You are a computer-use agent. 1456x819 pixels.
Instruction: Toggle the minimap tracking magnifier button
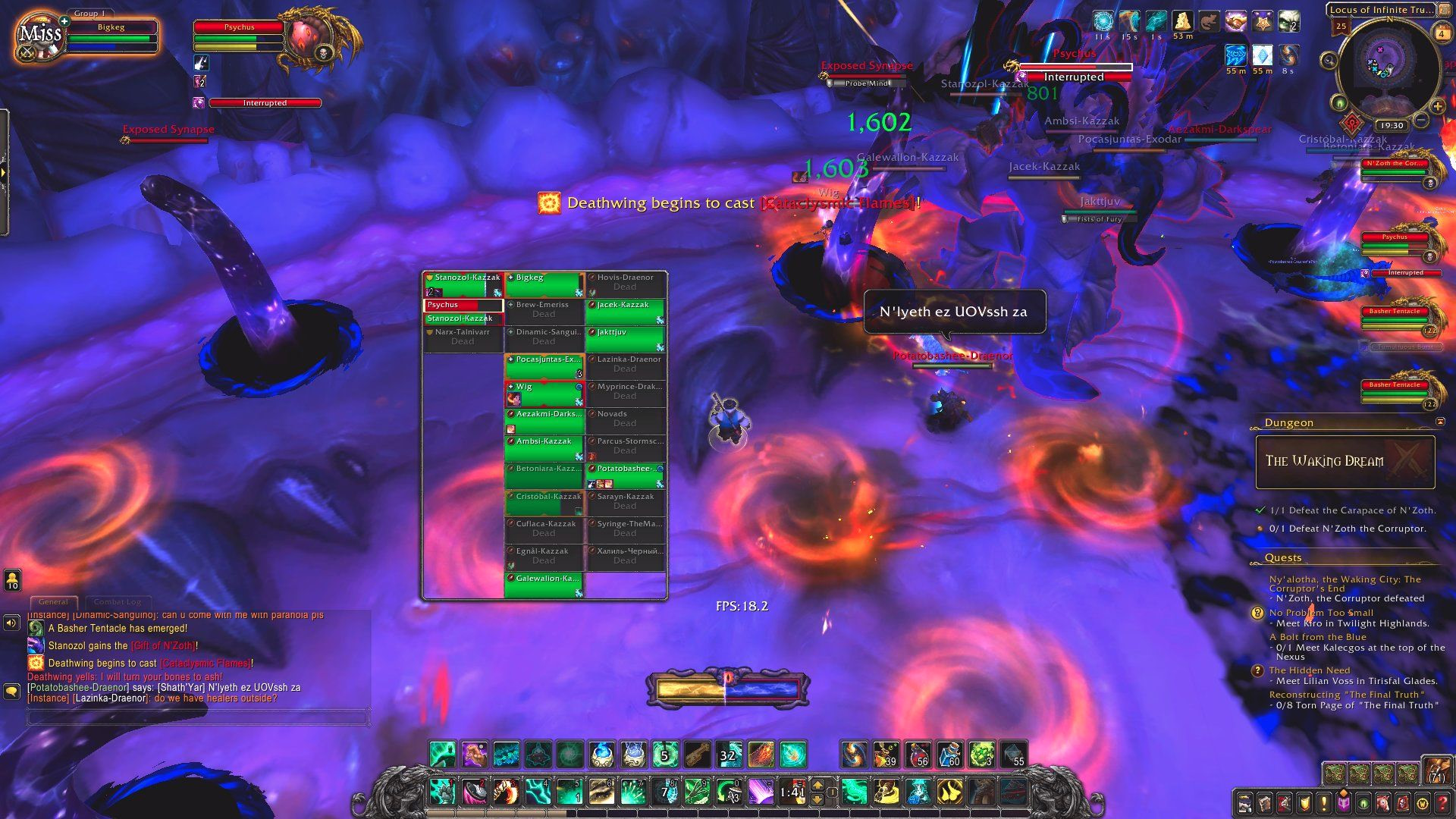coord(1328,60)
